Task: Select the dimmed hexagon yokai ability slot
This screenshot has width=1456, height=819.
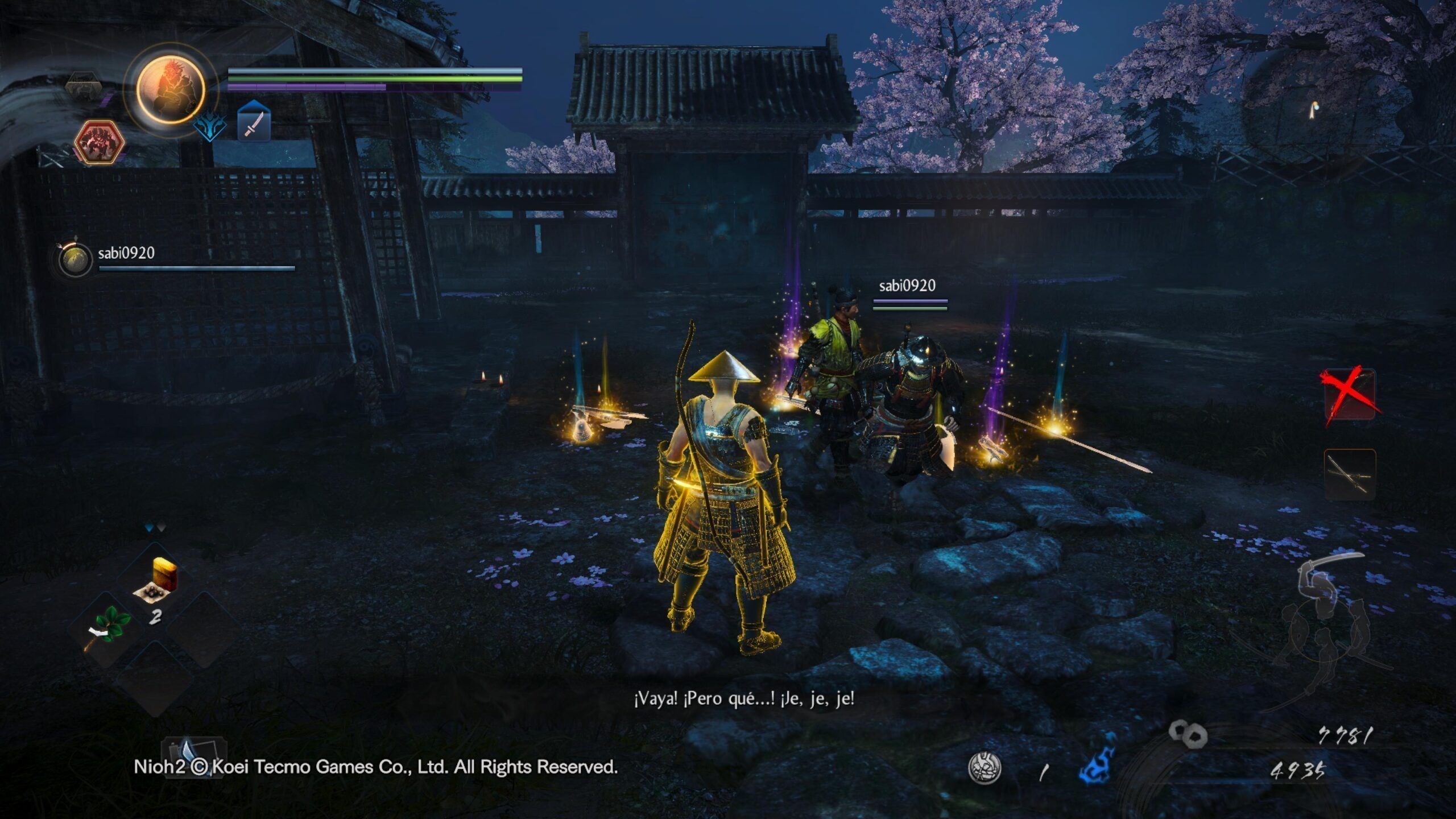Action: (x=84, y=86)
